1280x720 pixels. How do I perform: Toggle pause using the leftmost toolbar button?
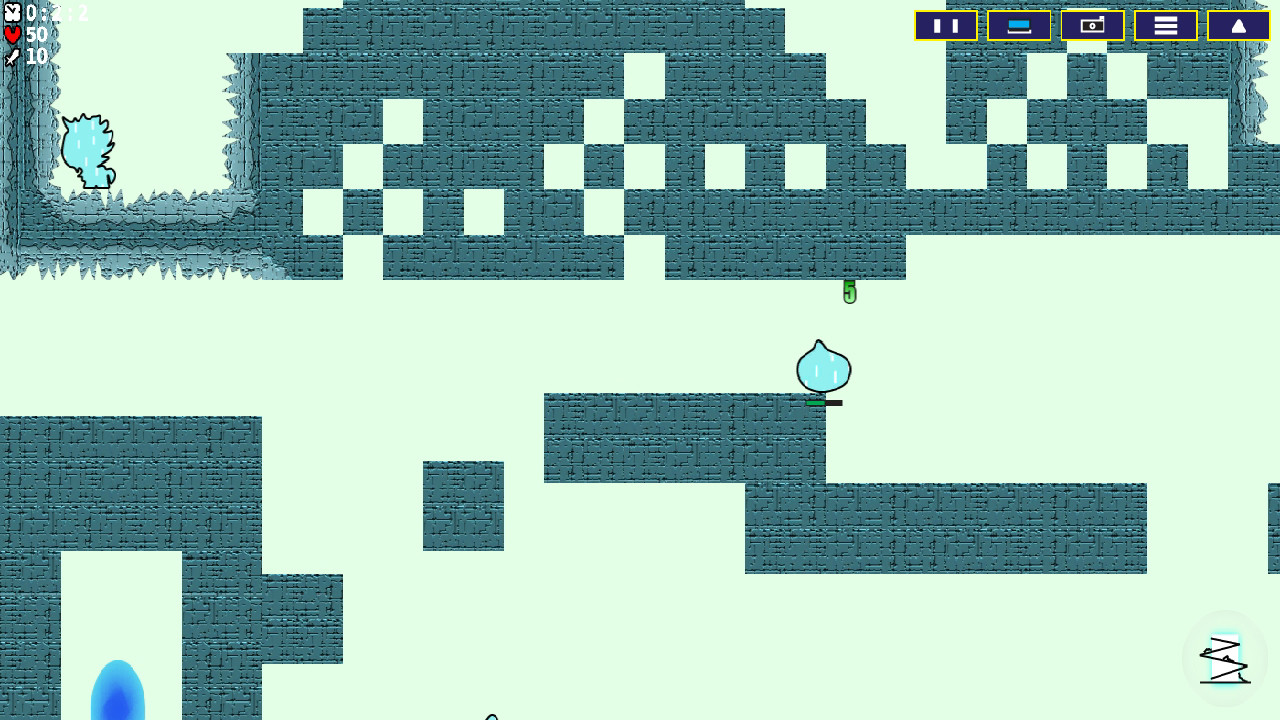coord(946,25)
